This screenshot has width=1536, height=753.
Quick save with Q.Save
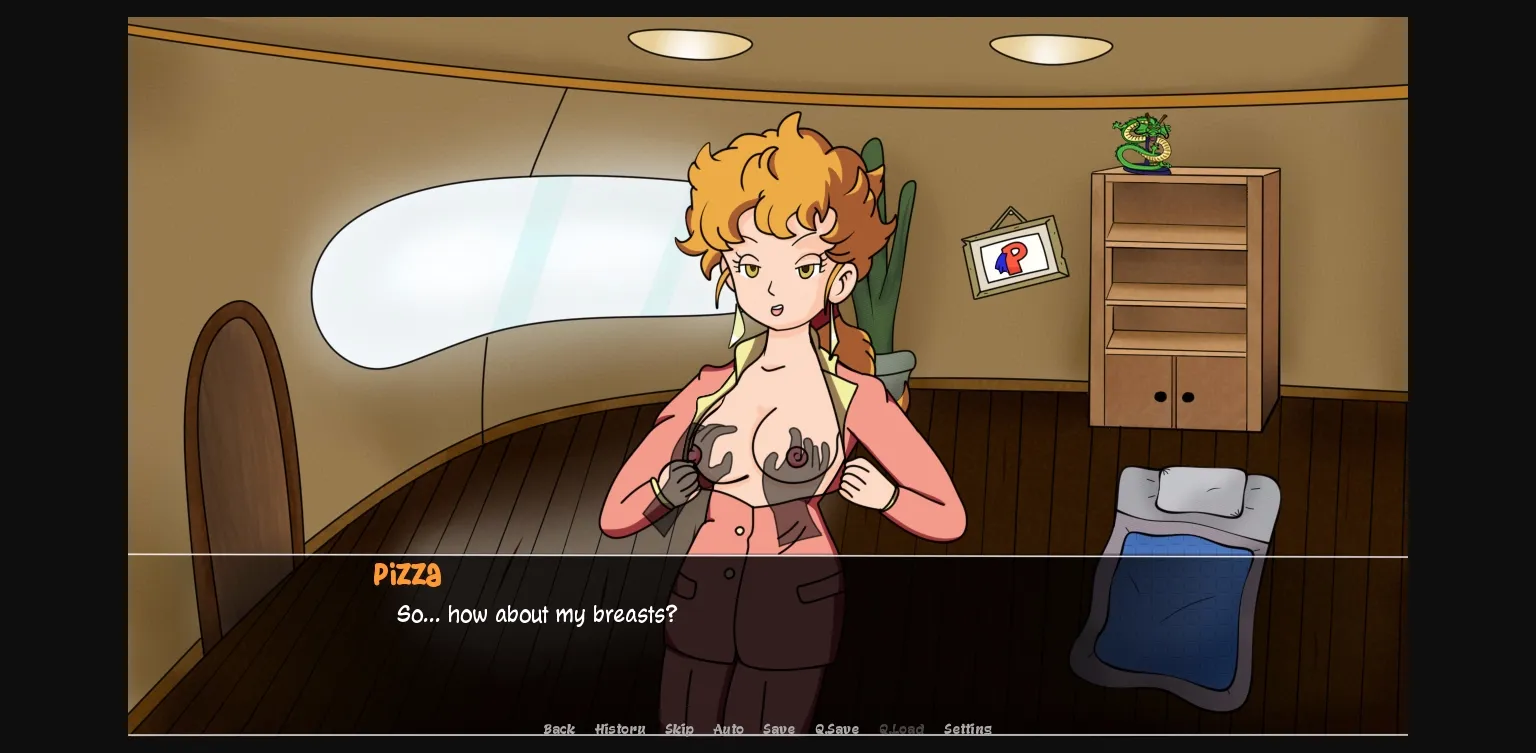coord(837,729)
